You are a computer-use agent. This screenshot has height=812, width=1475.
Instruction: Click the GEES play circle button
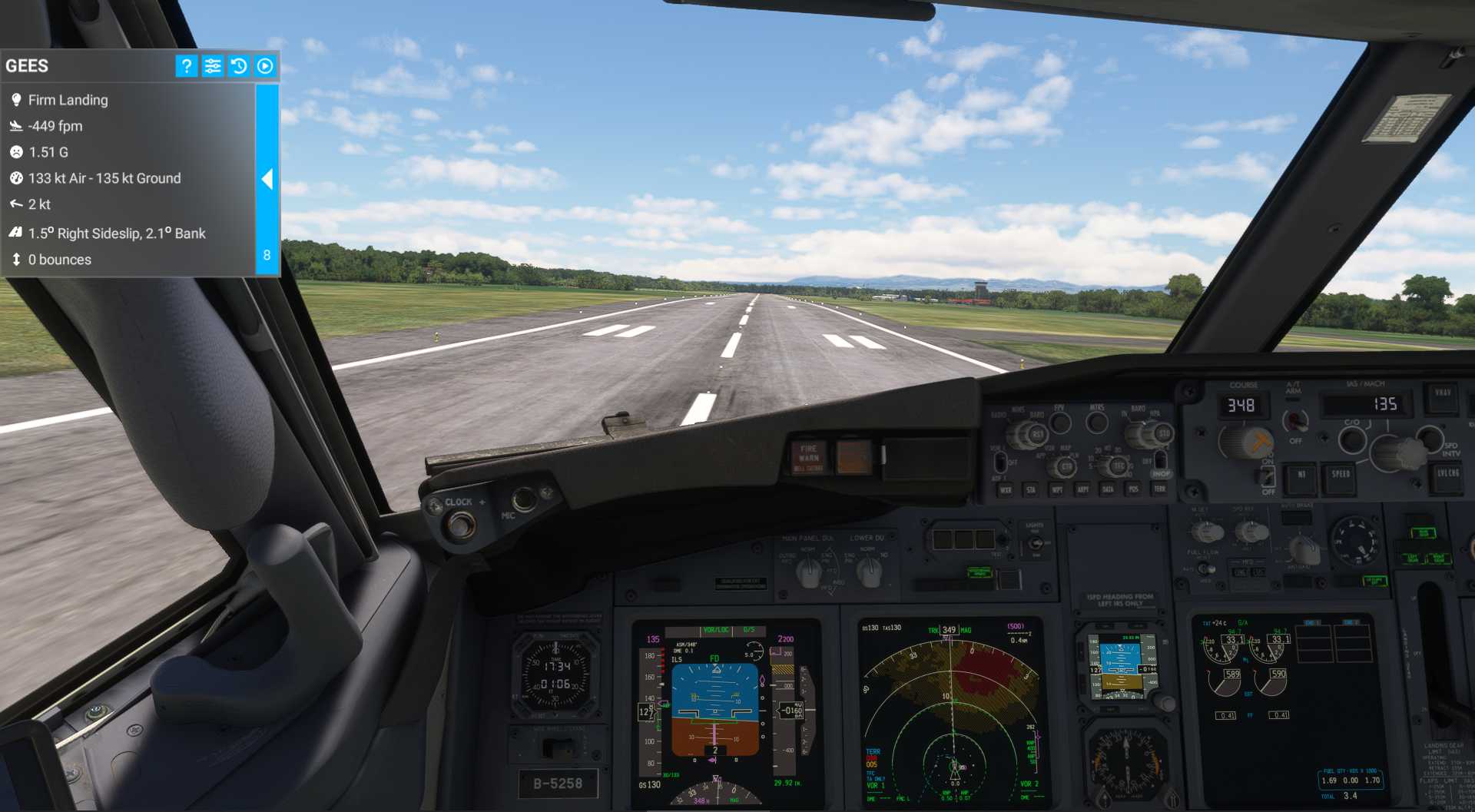coord(265,66)
